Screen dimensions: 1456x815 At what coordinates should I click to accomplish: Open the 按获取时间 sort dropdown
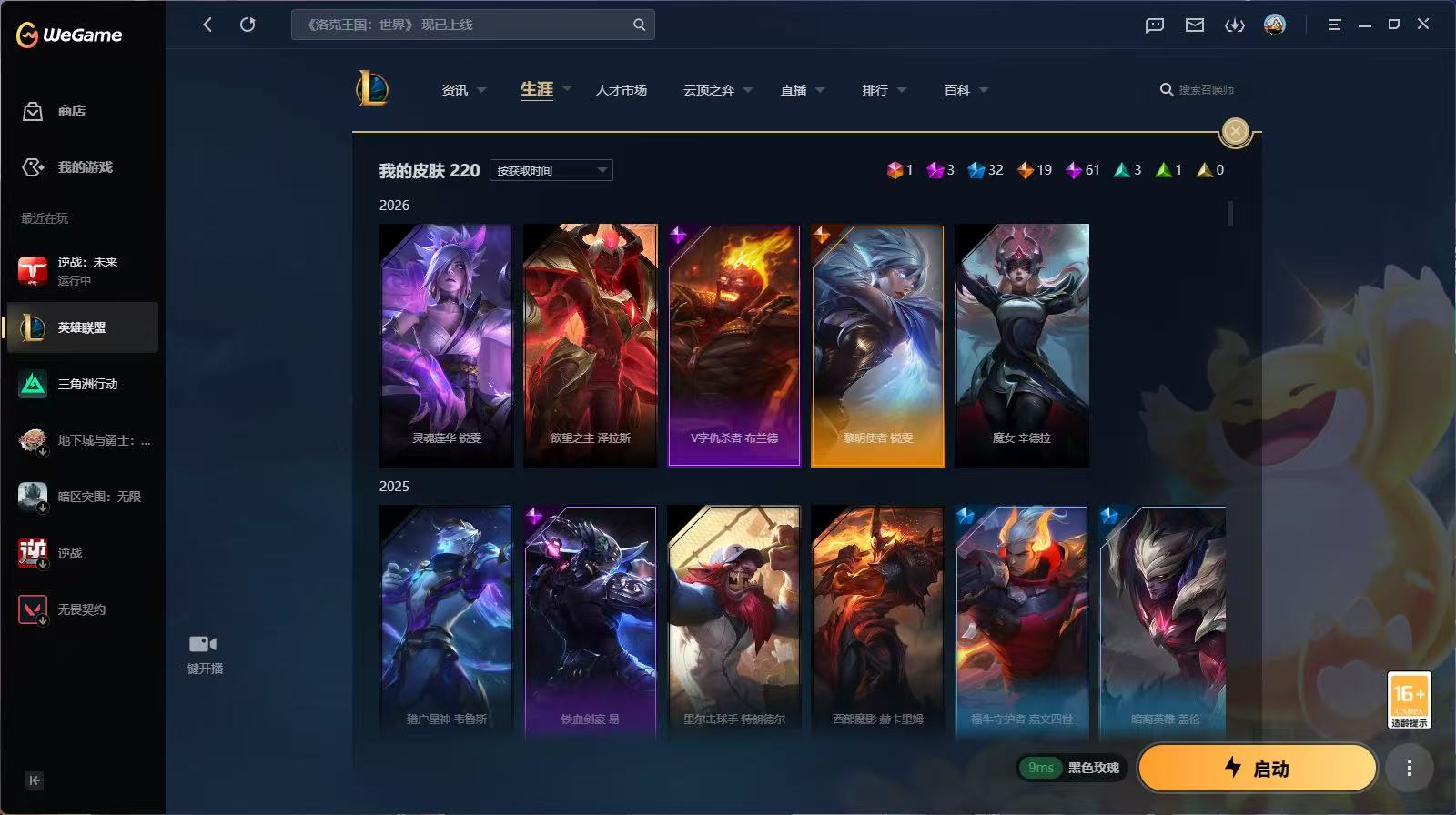click(x=551, y=170)
